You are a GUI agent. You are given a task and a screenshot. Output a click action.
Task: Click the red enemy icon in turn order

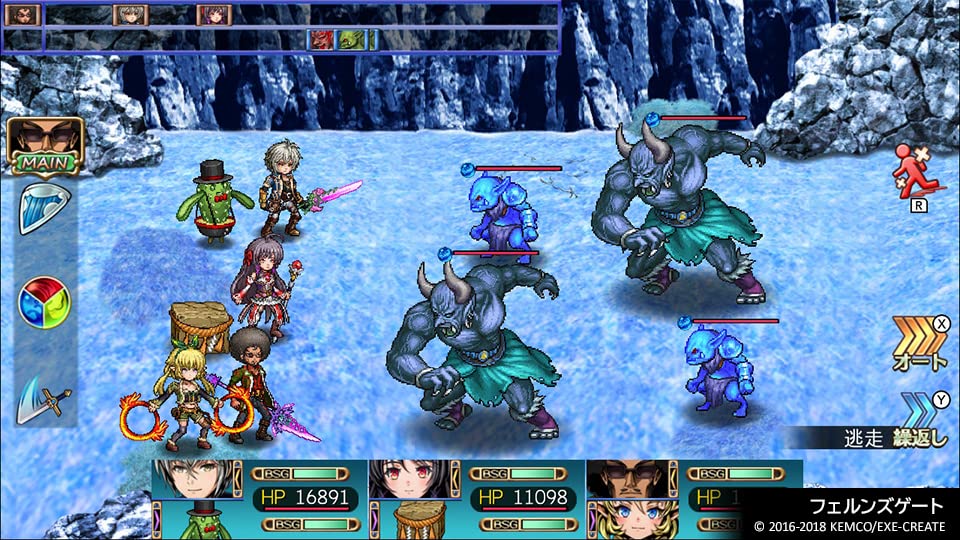pos(321,40)
